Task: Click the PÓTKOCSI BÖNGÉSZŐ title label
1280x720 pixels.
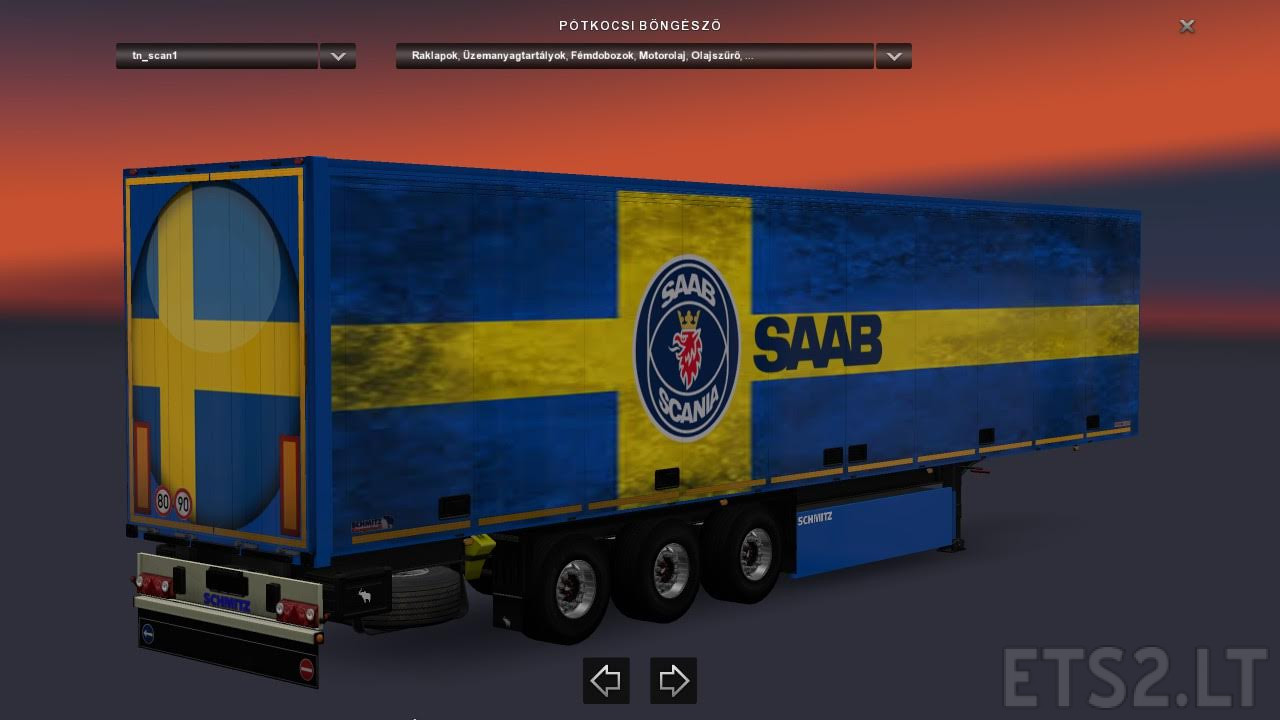Action: pos(639,26)
